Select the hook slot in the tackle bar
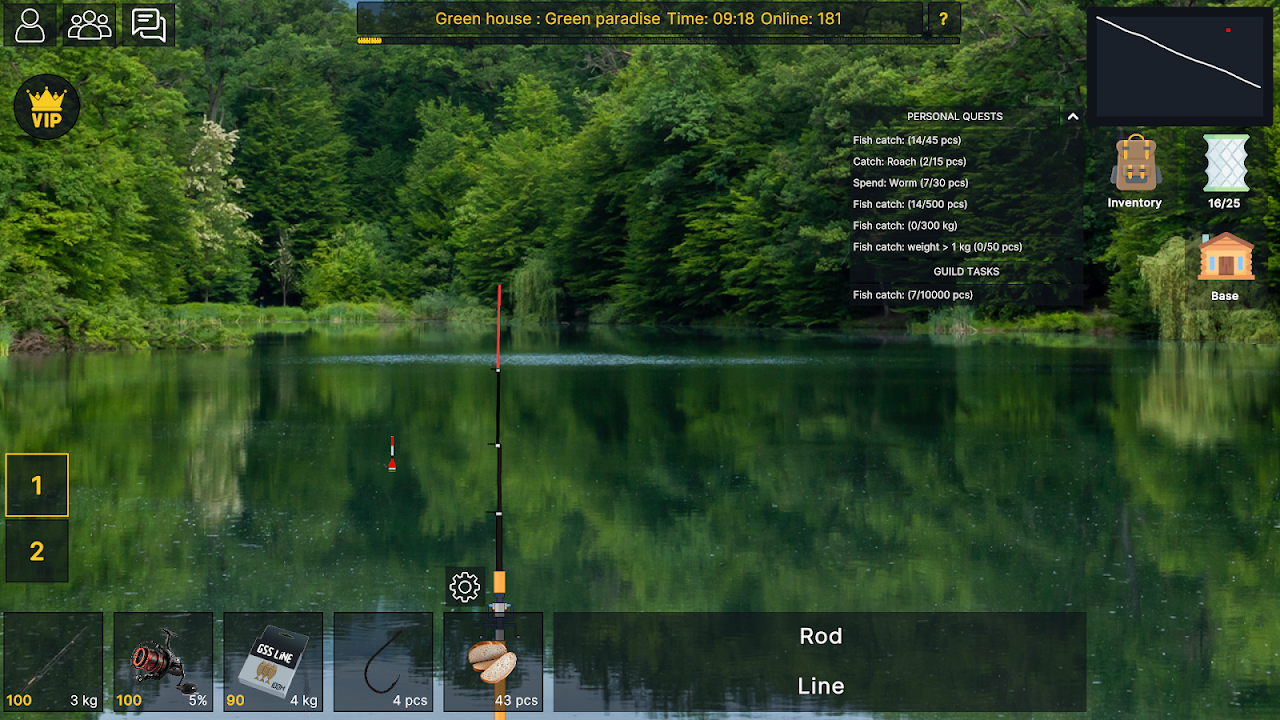The width and height of the screenshot is (1280, 720). [383, 662]
